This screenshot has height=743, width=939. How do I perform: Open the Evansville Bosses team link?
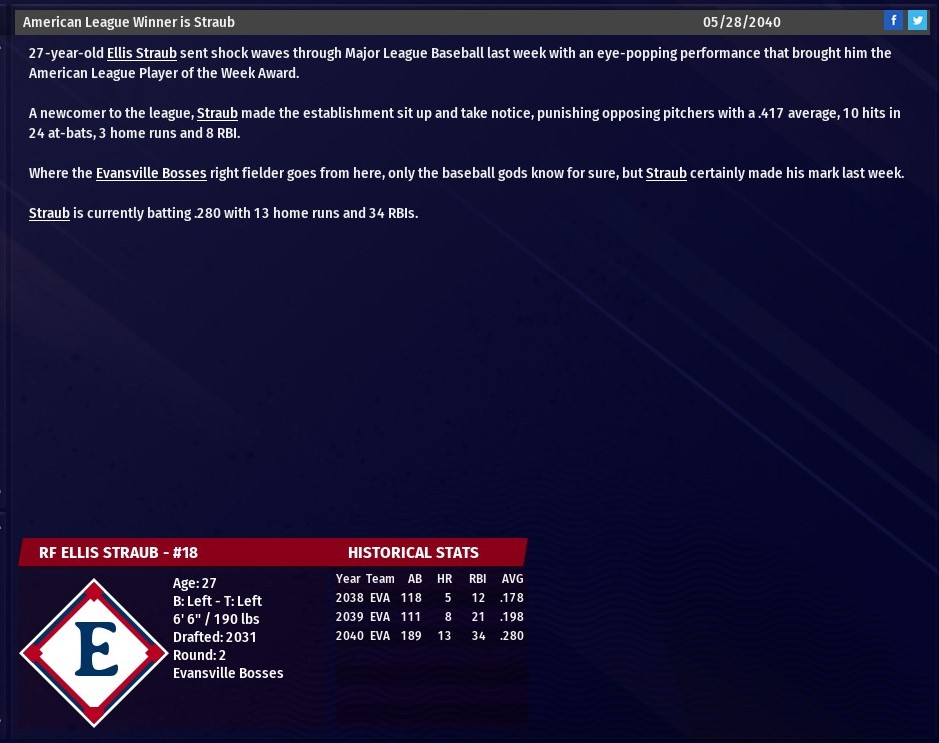(x=151, y=173)
